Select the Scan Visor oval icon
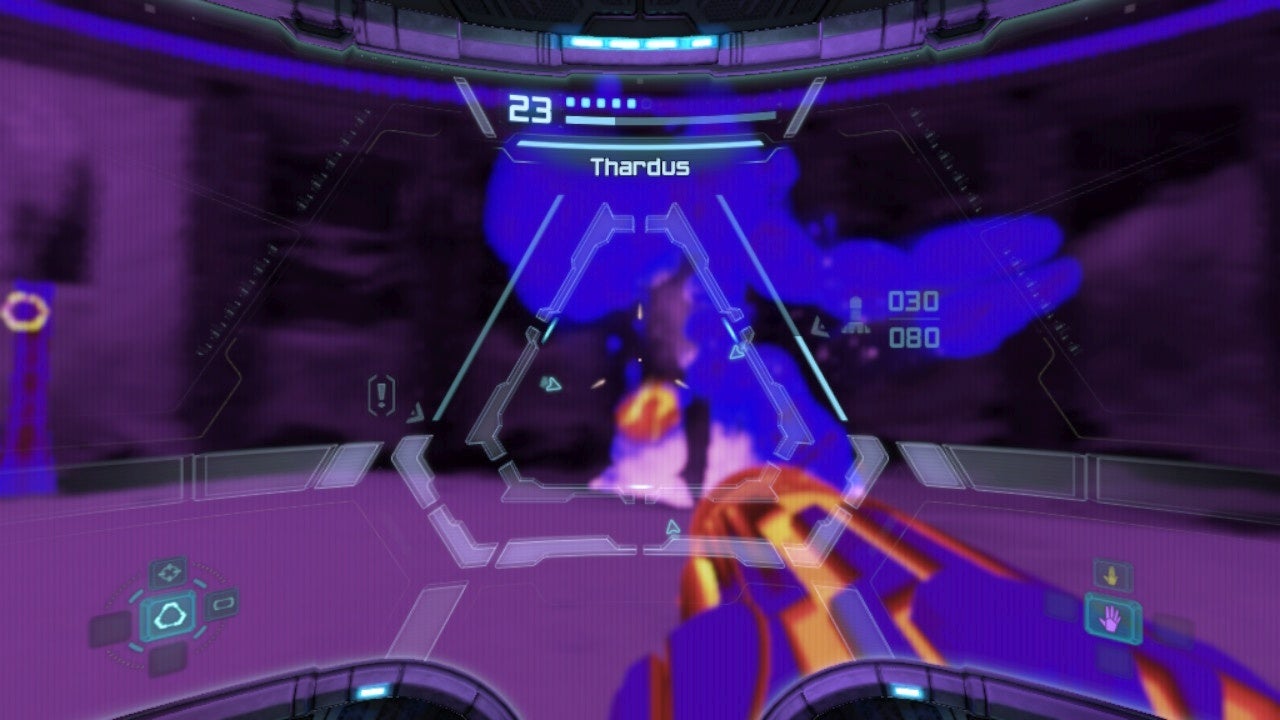The height and width of the screenshot is (720, 1280). click(222, 601)
